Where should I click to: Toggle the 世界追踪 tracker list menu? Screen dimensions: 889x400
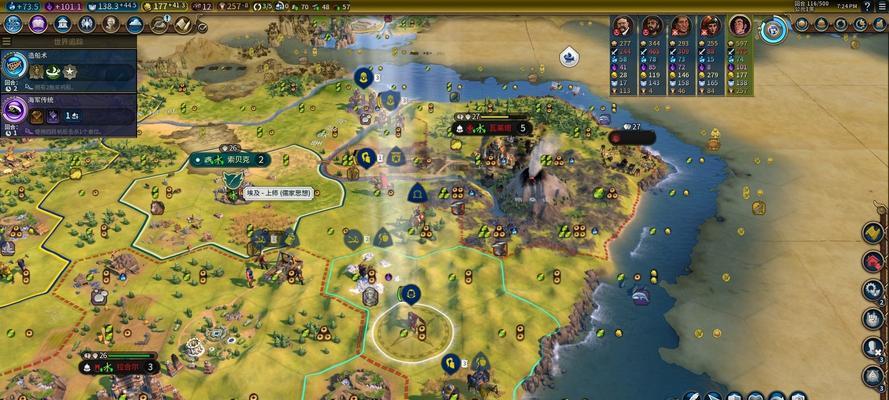[x=7, y=43]
